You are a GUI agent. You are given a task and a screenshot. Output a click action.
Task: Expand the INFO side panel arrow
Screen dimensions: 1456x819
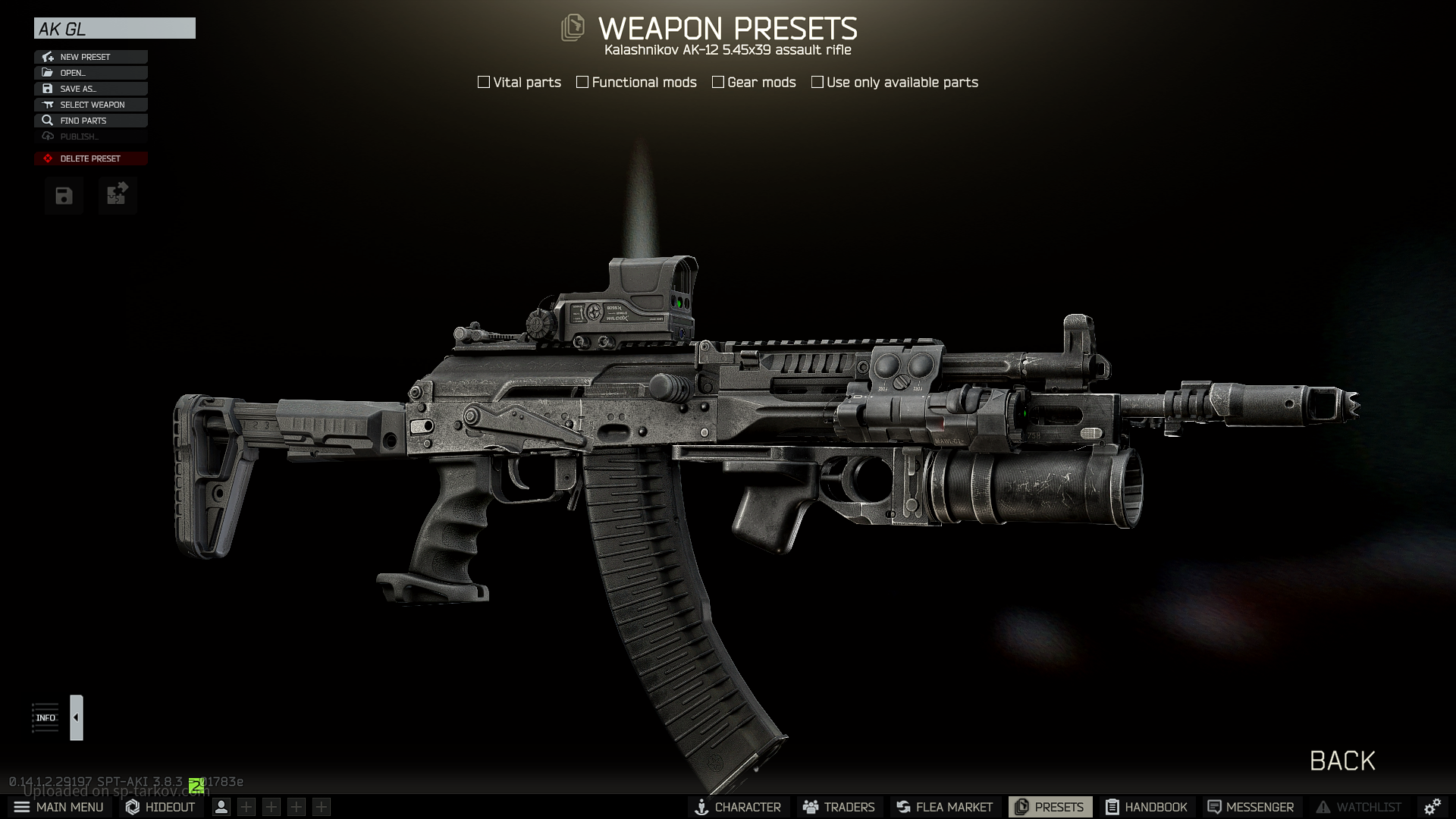coord(76,717)
